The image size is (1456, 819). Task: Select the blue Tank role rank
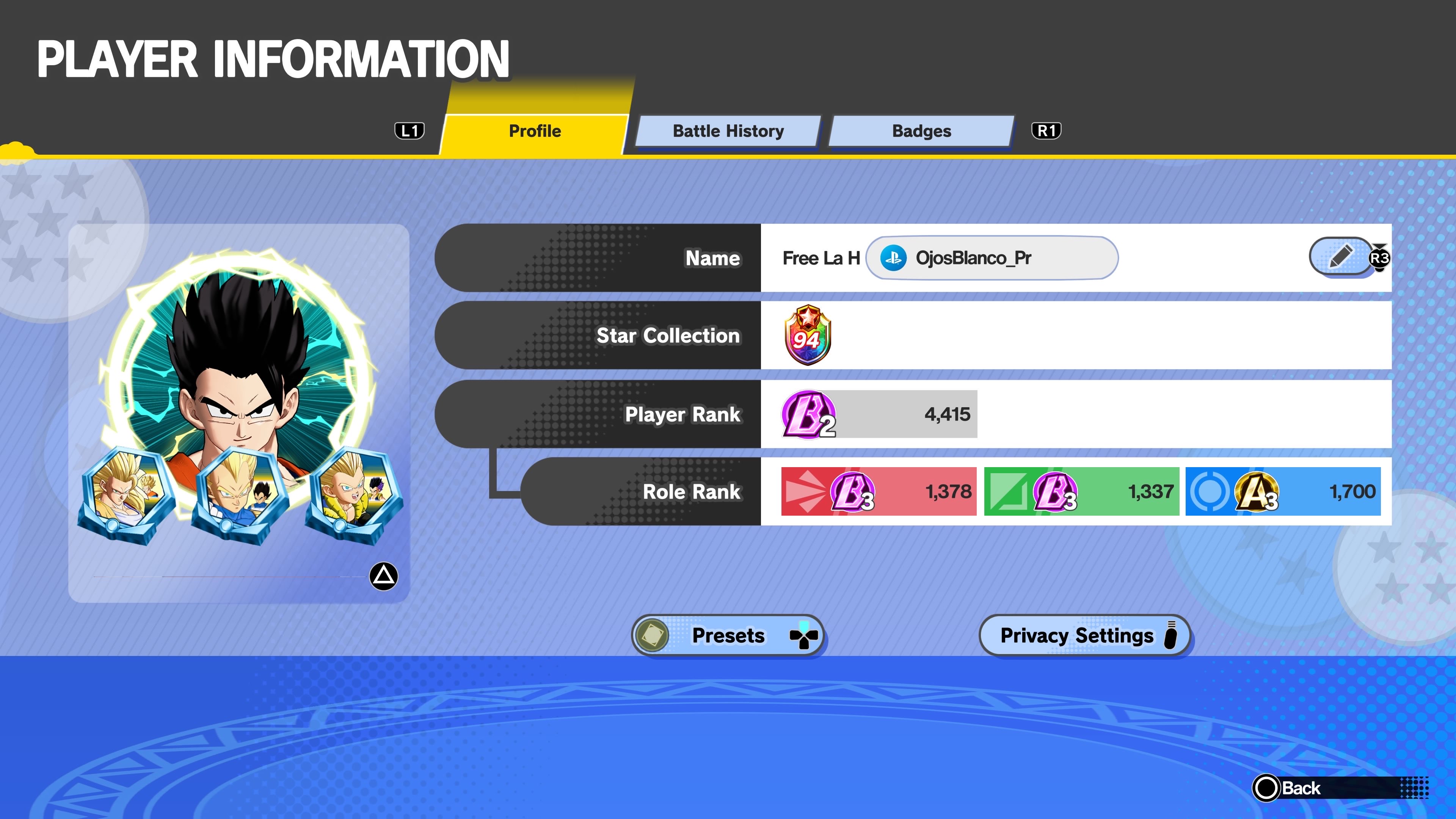pyautogui.click(x=1282, y=491)
